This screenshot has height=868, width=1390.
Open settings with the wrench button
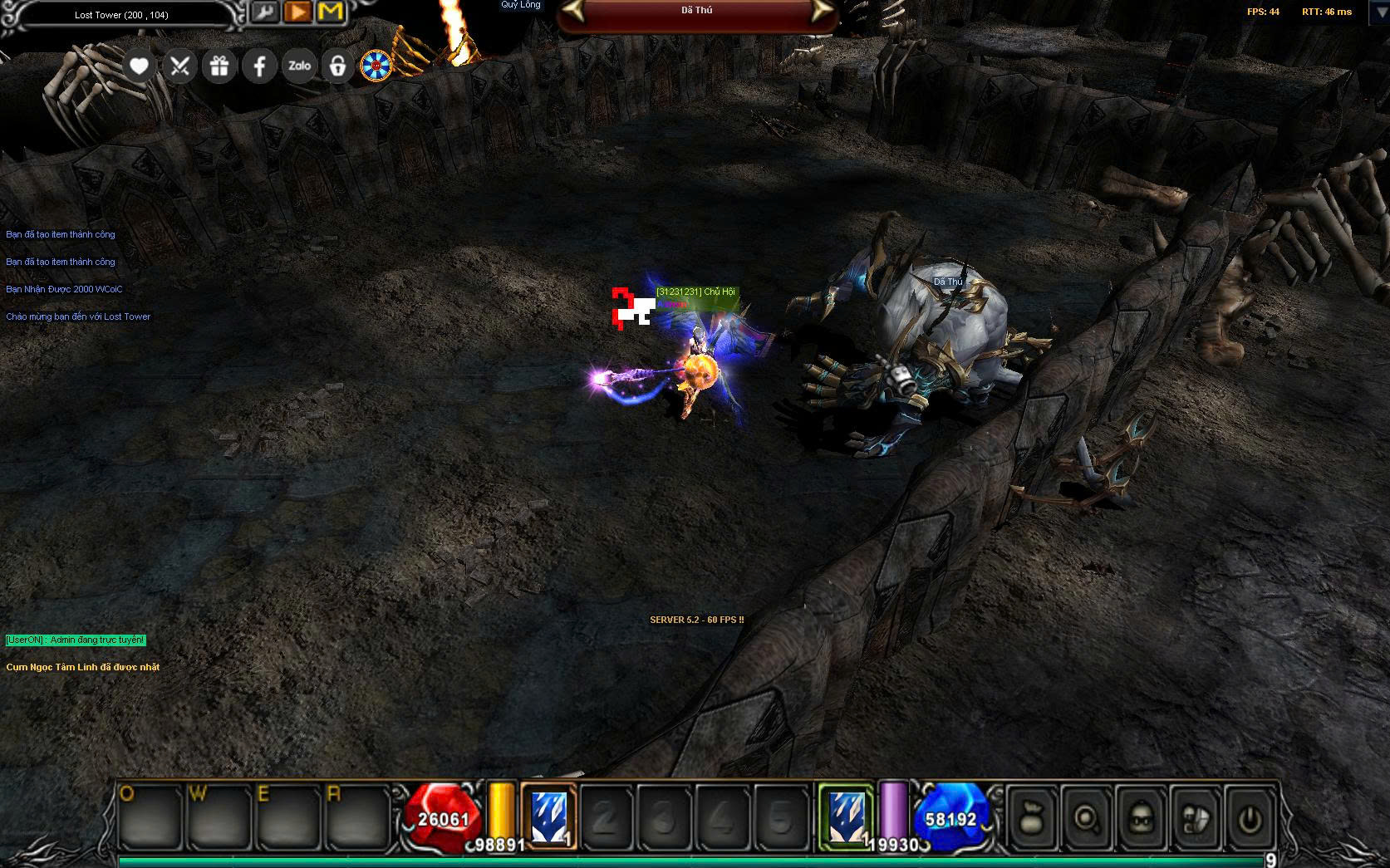click(265, 12)
